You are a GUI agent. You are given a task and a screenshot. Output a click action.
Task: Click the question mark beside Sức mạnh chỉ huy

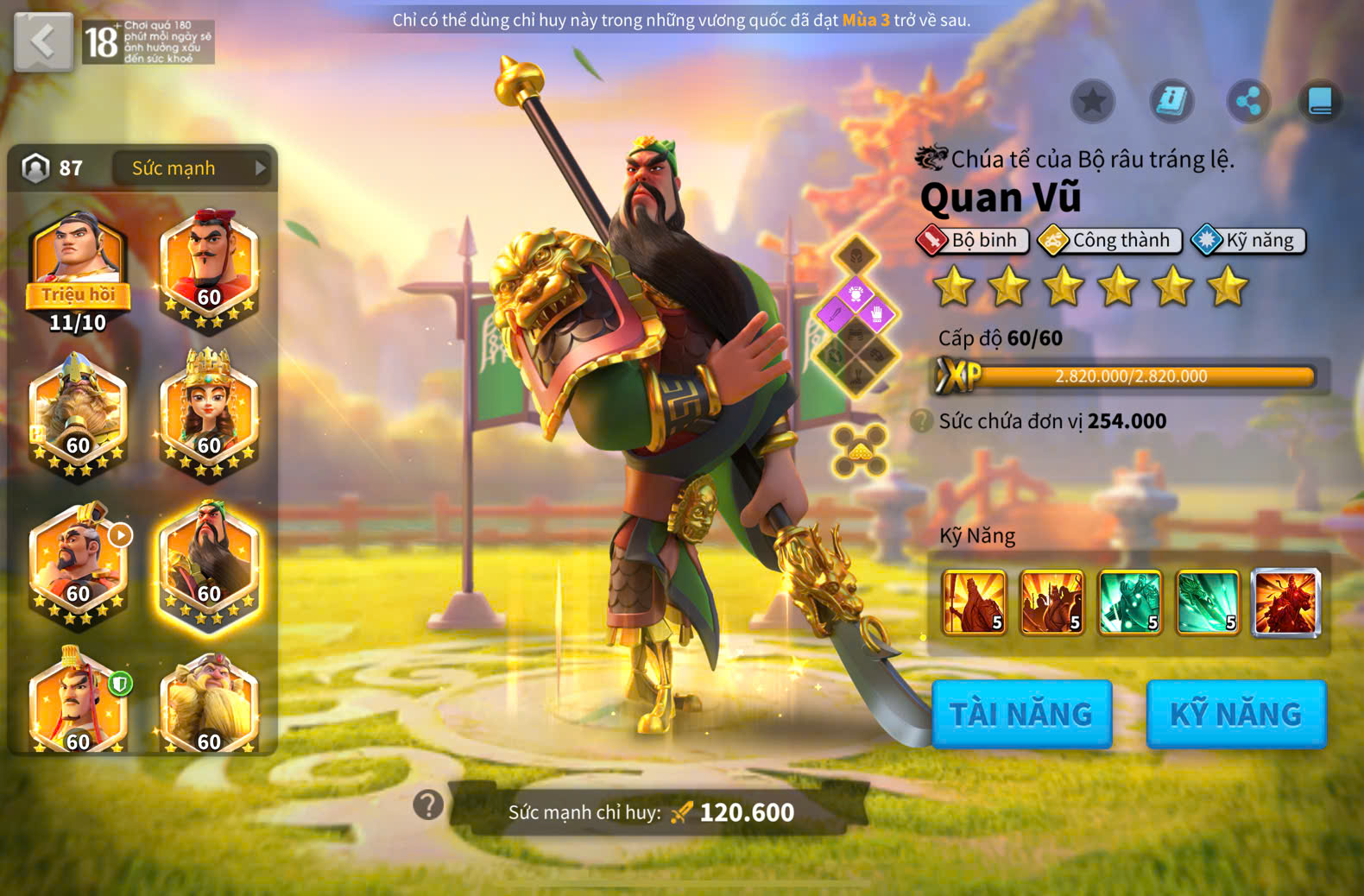pyautogui.click(x=428, y=805)
